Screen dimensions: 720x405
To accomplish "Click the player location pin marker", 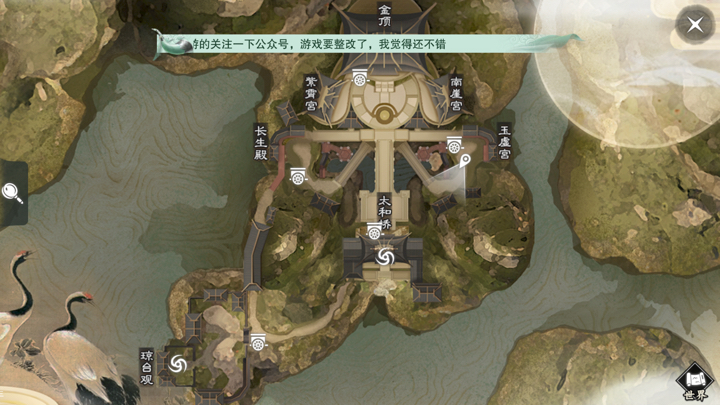I will pos(465,160).
